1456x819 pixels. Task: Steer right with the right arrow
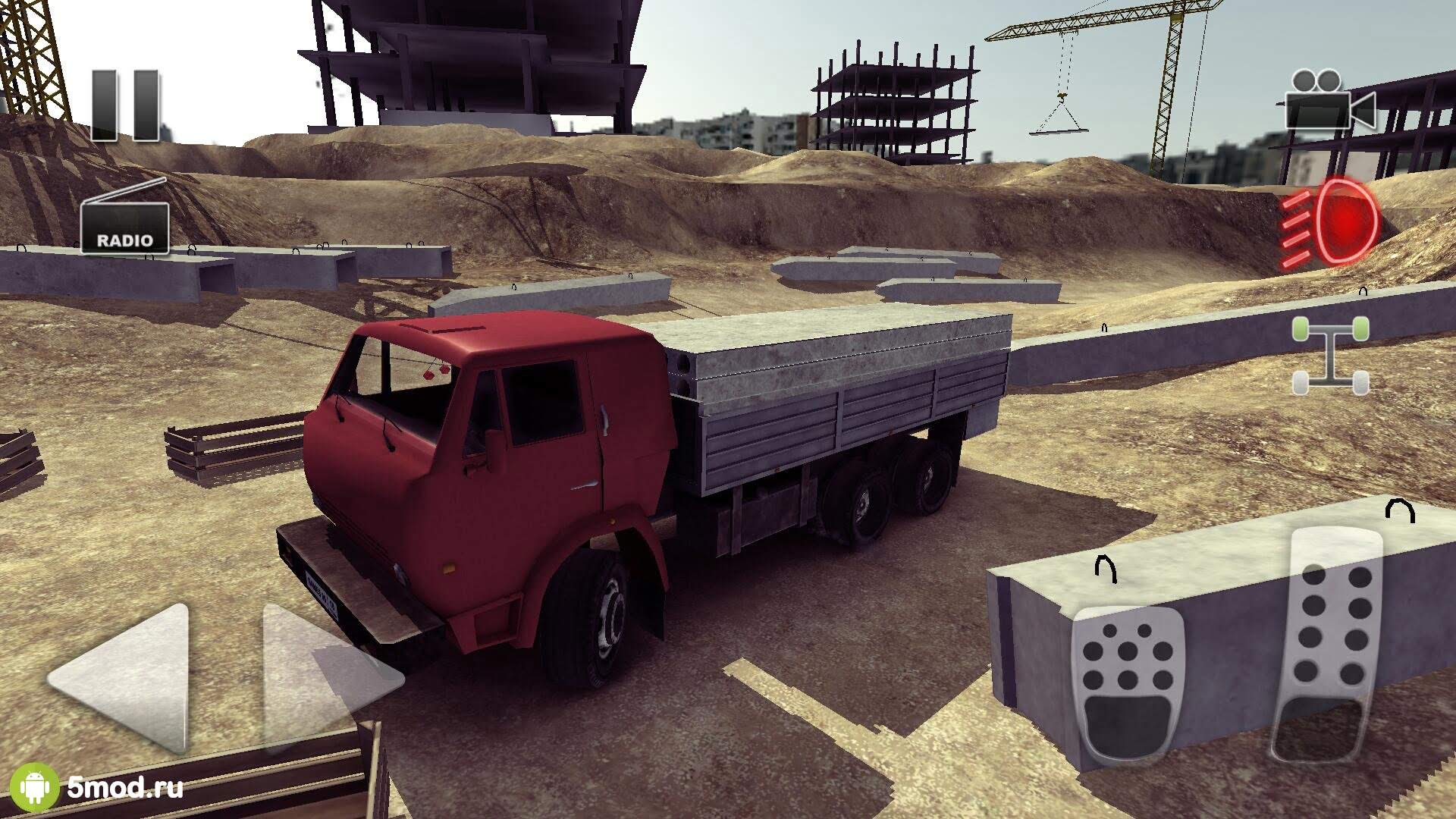pos(328,676)
